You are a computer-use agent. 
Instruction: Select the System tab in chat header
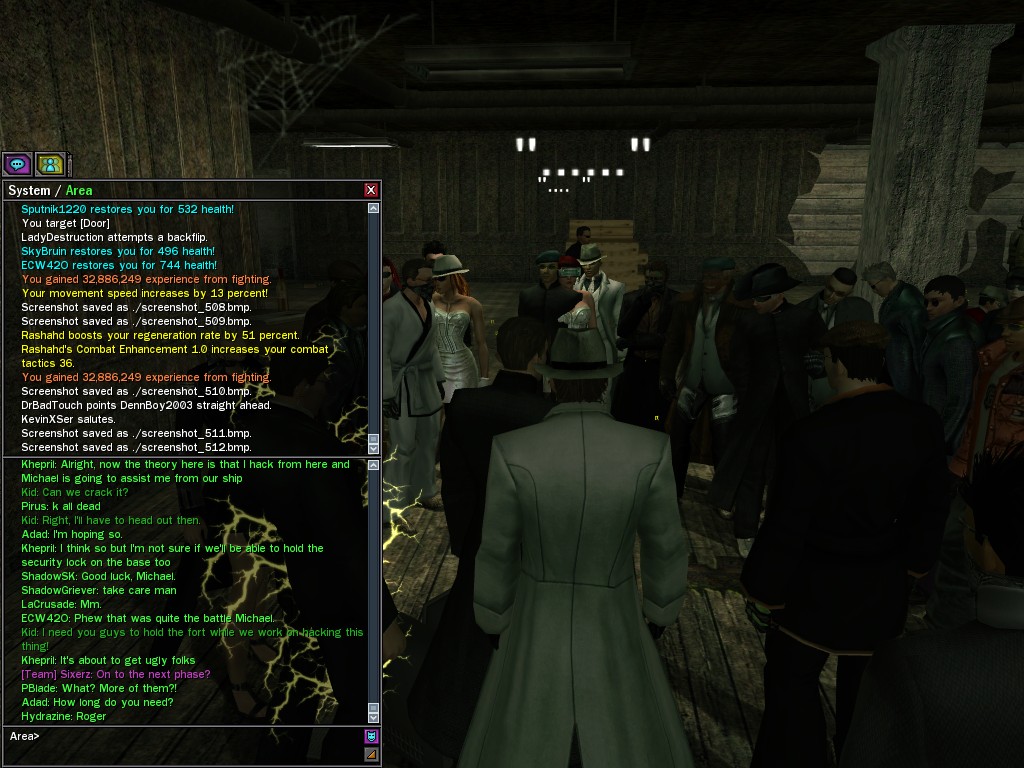coord(29,190)
